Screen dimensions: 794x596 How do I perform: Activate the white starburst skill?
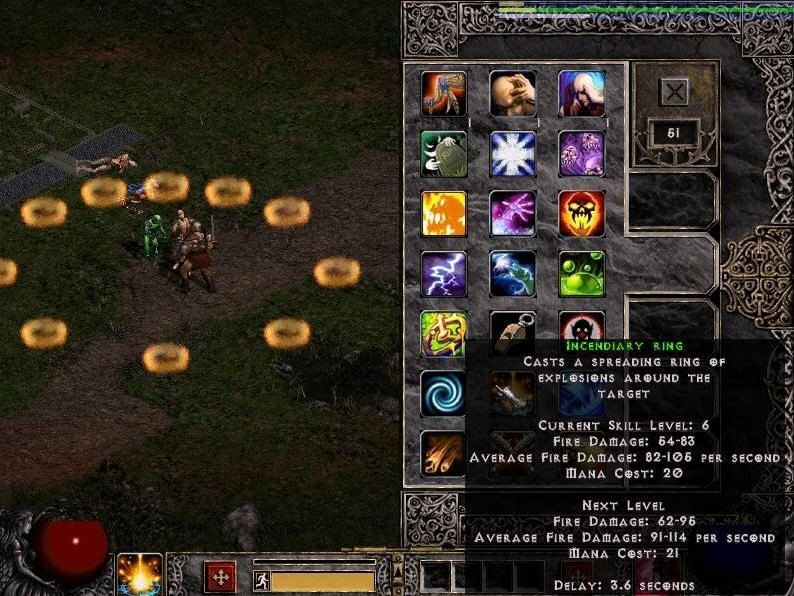tap(513, 153)
